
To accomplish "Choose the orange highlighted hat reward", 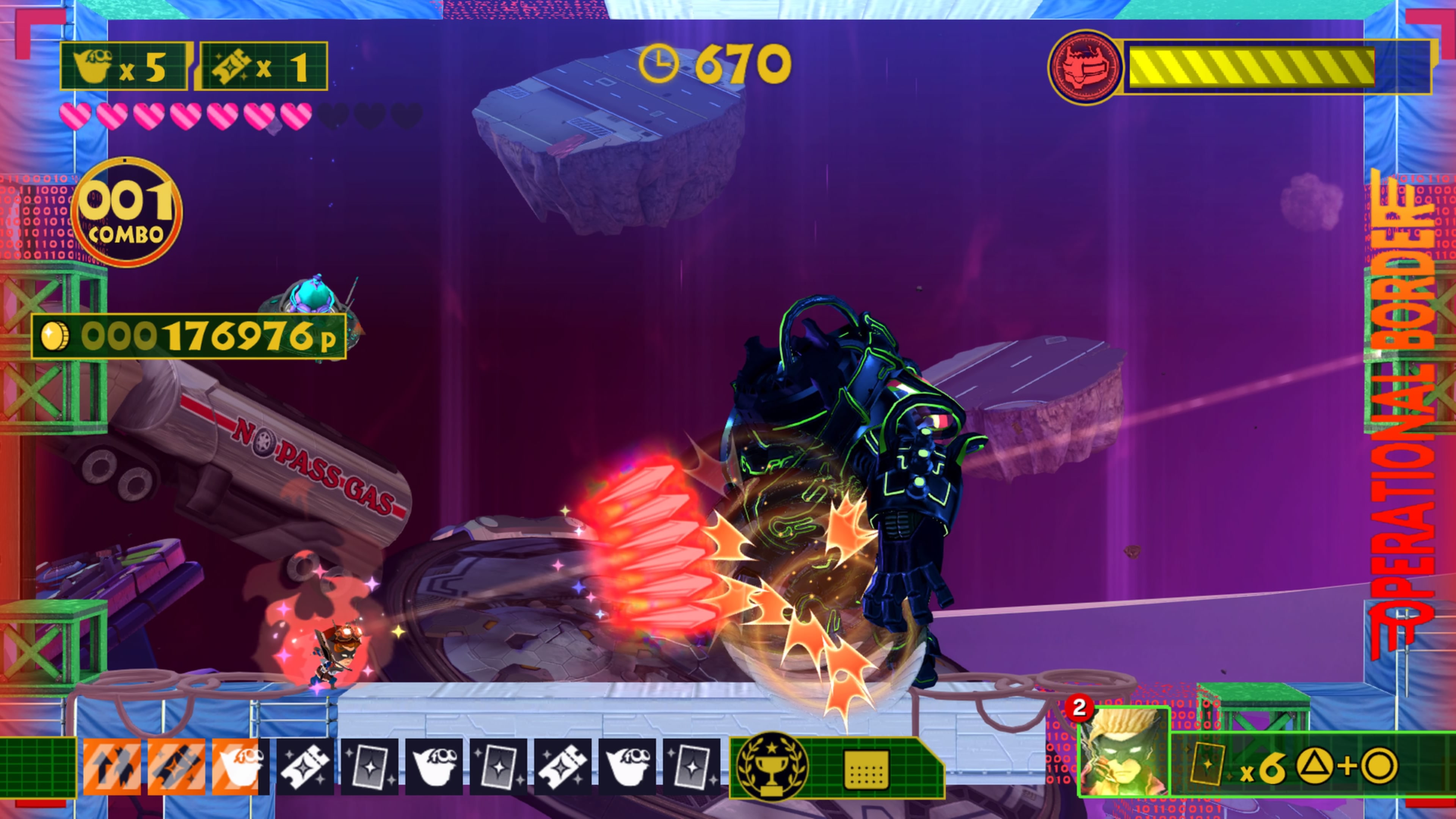I will (x=240, y=766).
